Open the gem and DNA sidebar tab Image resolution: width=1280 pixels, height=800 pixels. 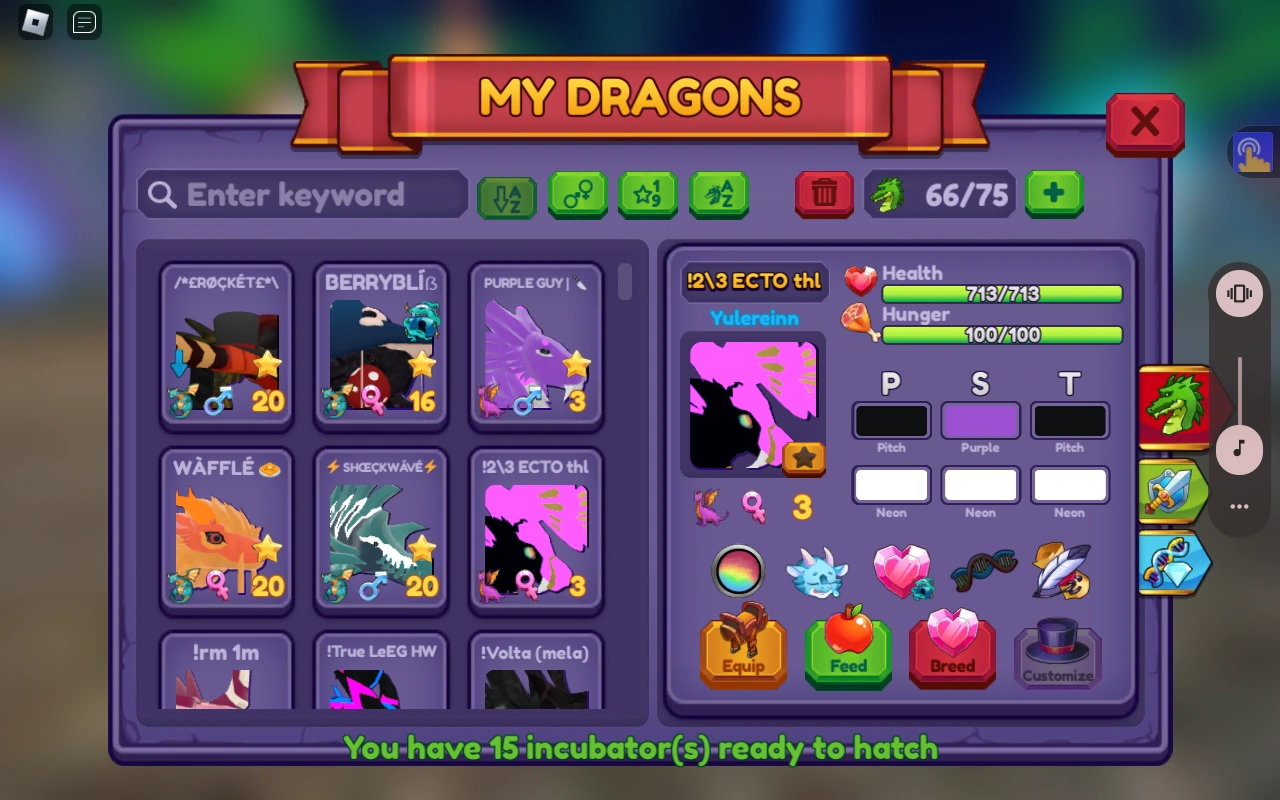pyautogui.click(x=1172, y=563)
